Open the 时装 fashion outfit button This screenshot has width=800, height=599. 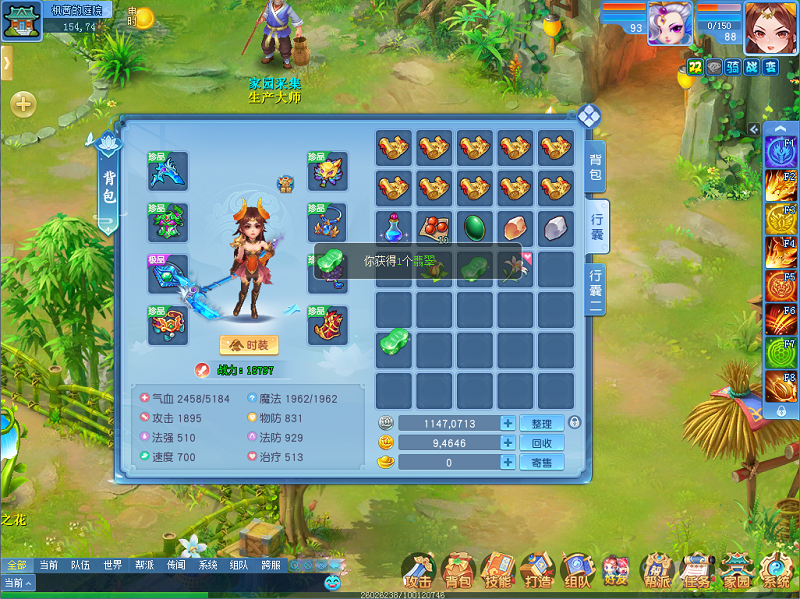(x=249, y=345)
